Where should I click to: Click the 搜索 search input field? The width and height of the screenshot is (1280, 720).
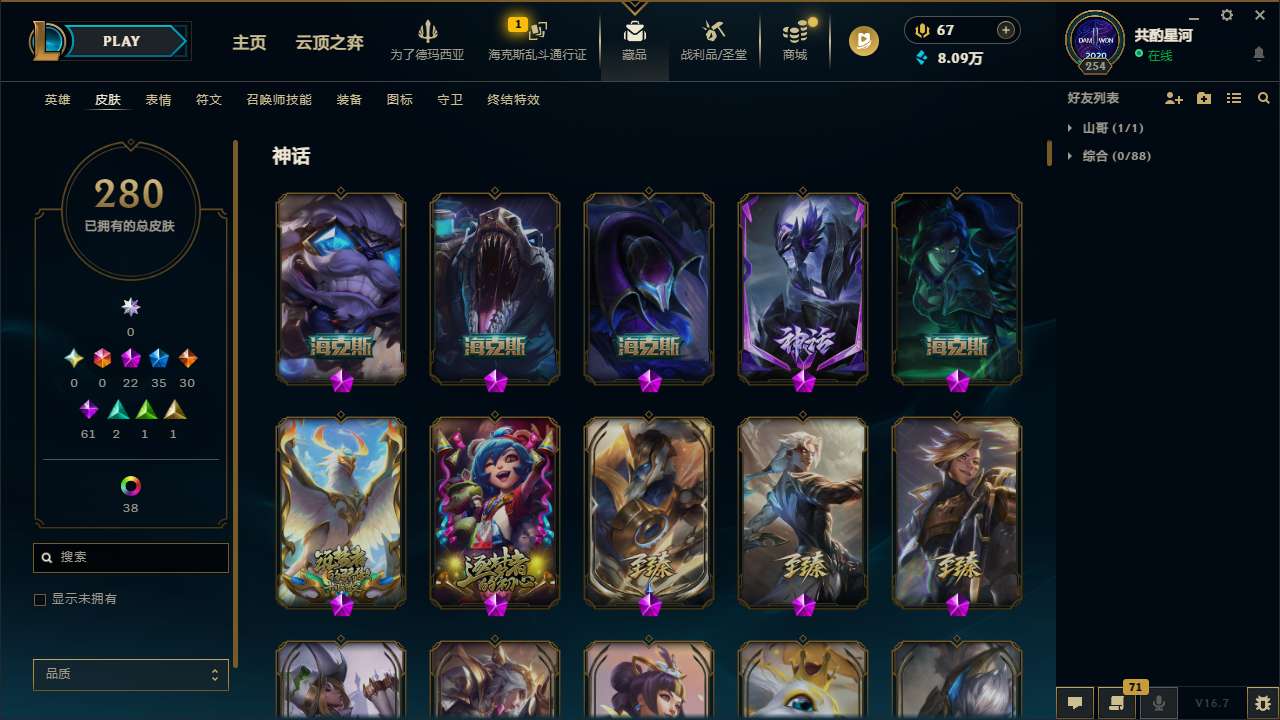coord(130,557)
